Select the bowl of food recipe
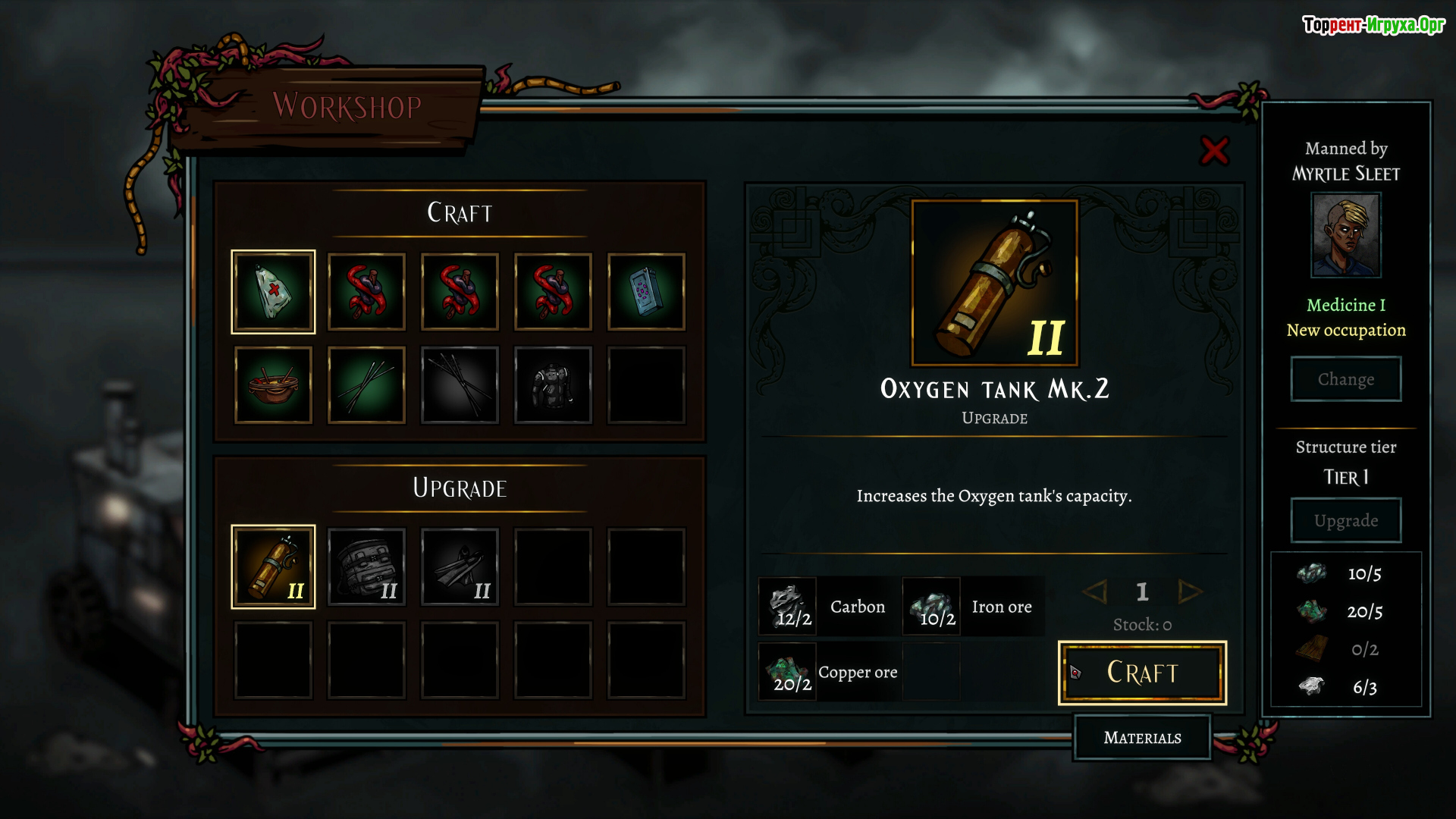Image resolution: width=1456 pixels, height=819 pixels. [x=273, y=385]
